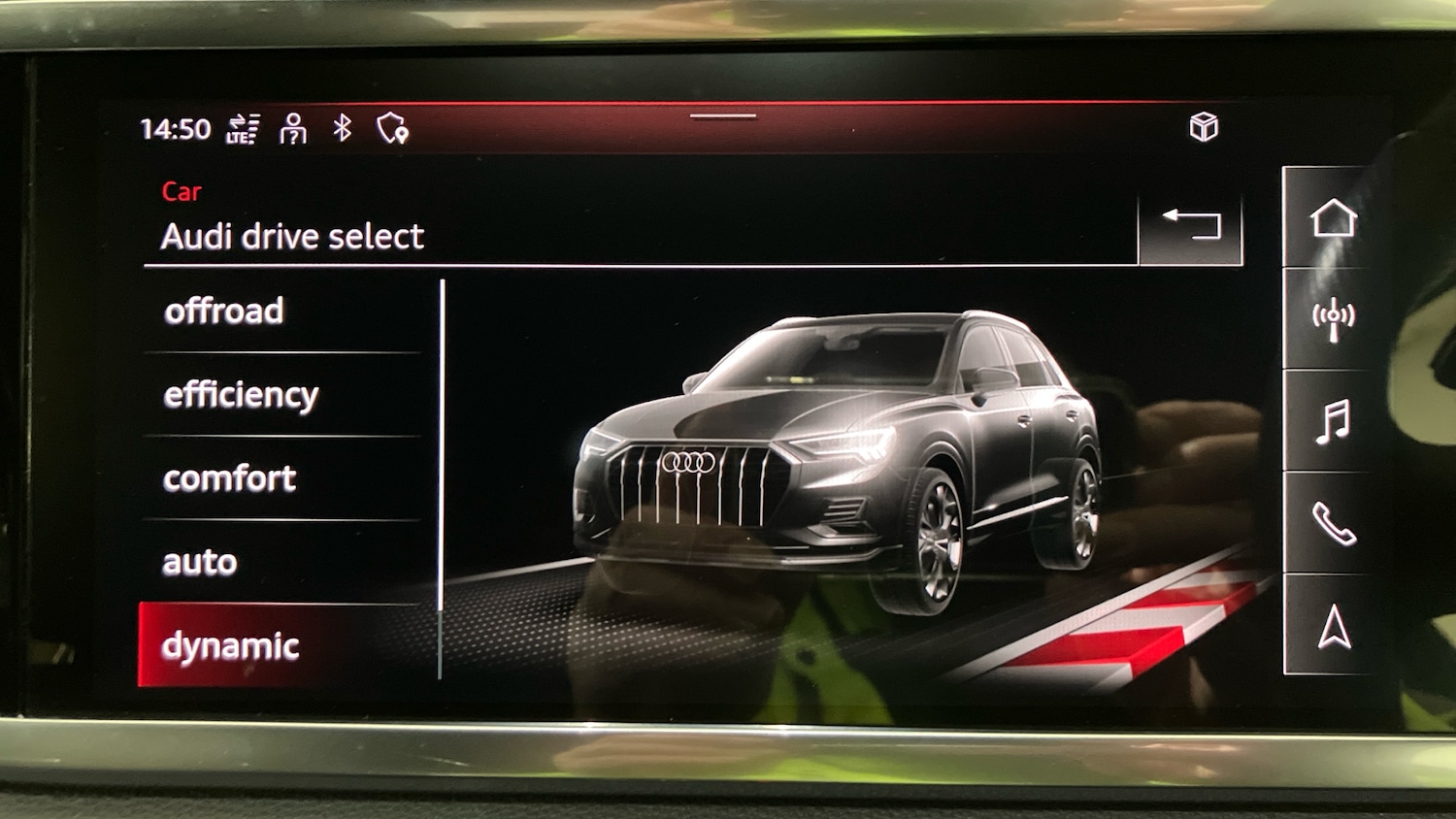1456x819 pixels.
Task: Tap the Audi drive select header
Action: pos(293,236)
